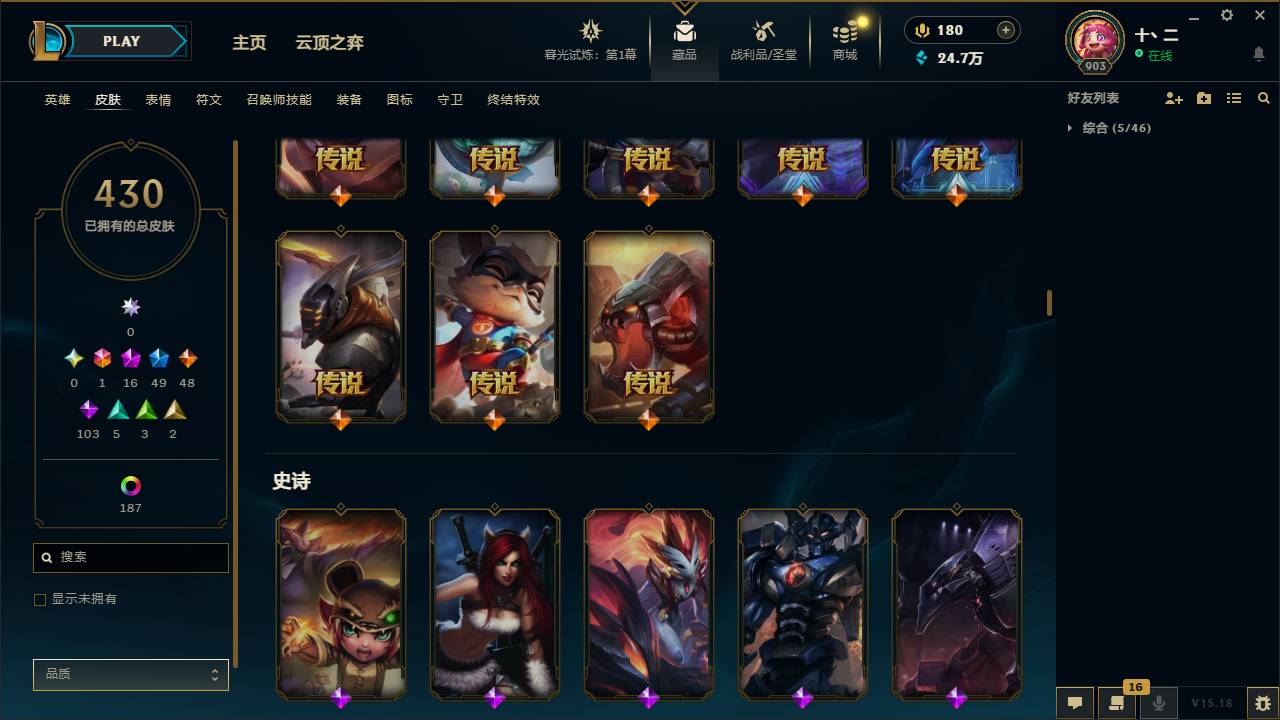
Task: Click inside the 搜索 search field
Action: click(130, 557)
